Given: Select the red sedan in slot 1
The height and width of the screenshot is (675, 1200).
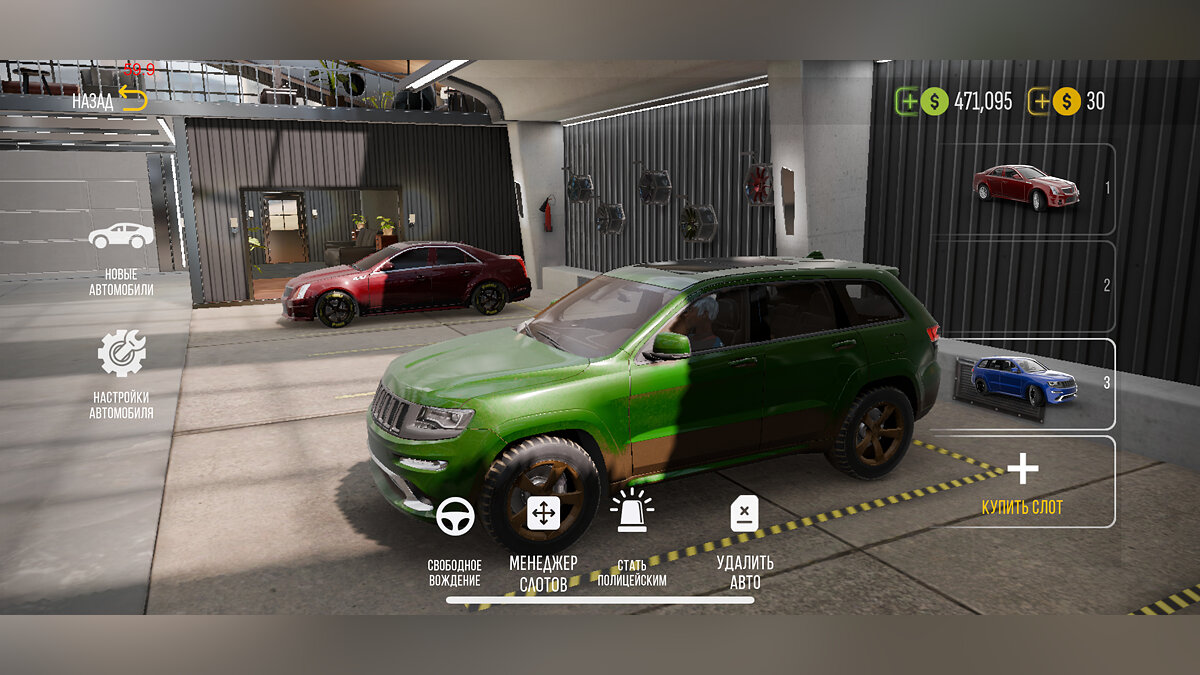Looking at the screenshot, I should click(1024, 188).
